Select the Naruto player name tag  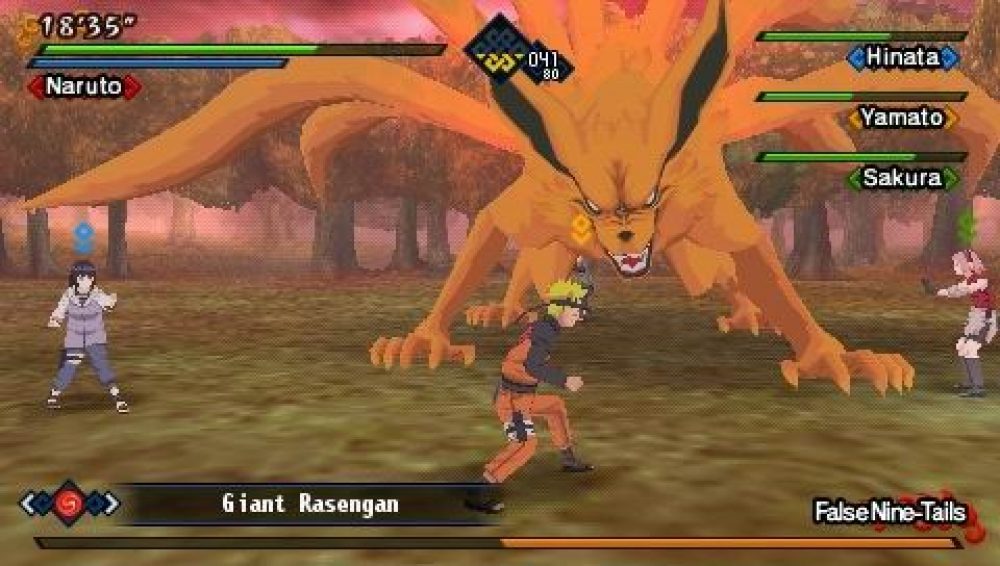pyautogui.click(x=84, y=87)
